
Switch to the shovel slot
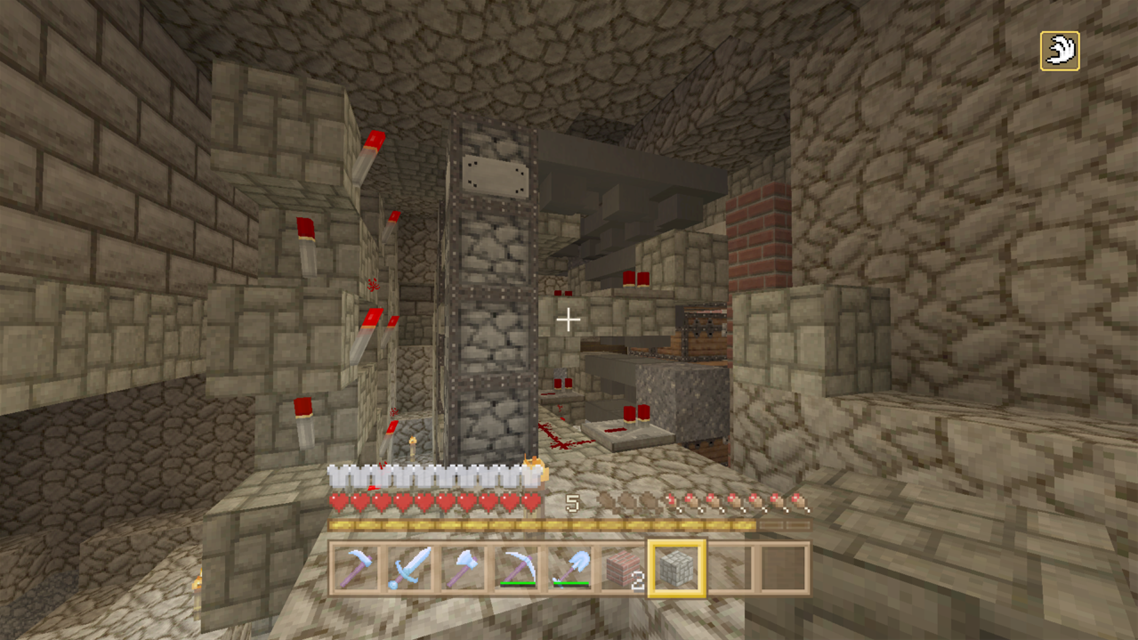[x=570, y=568]
